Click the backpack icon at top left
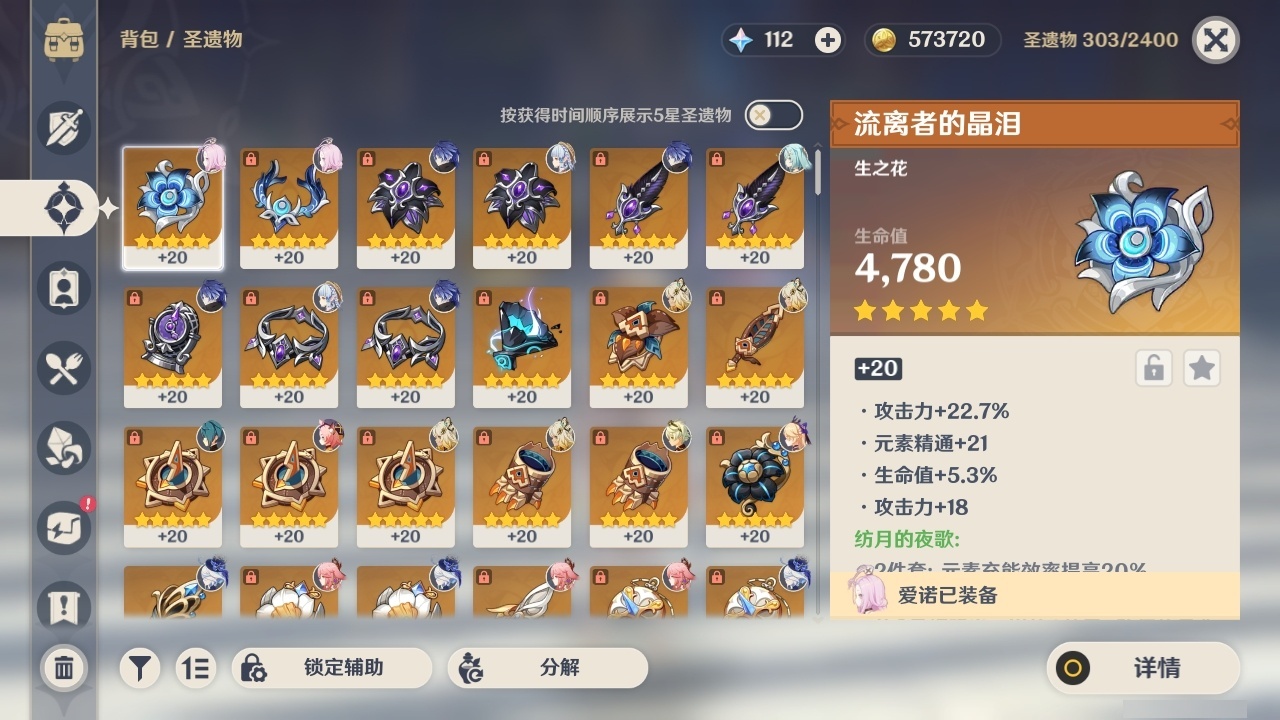 coord(62,40)
